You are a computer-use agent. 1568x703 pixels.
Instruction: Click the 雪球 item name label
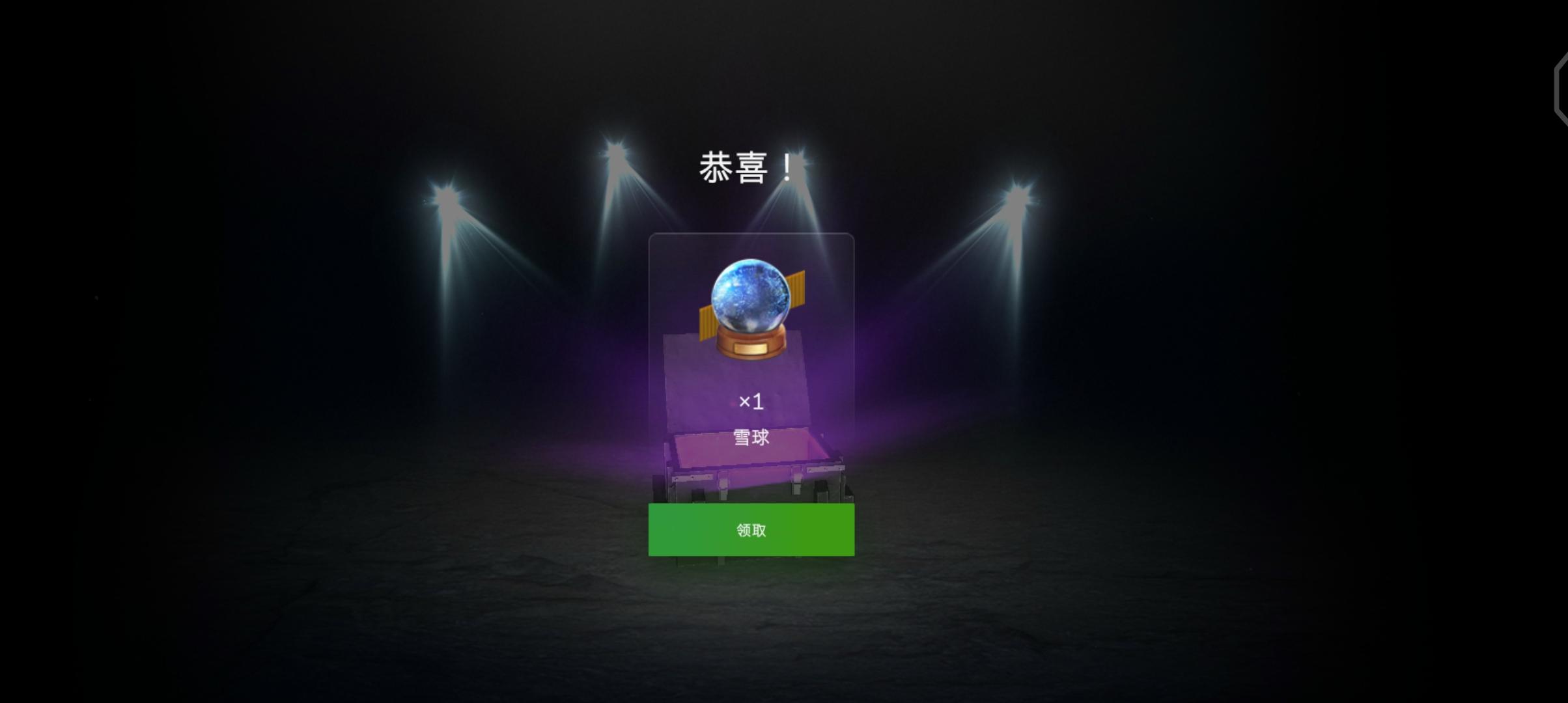pos(752,437)
